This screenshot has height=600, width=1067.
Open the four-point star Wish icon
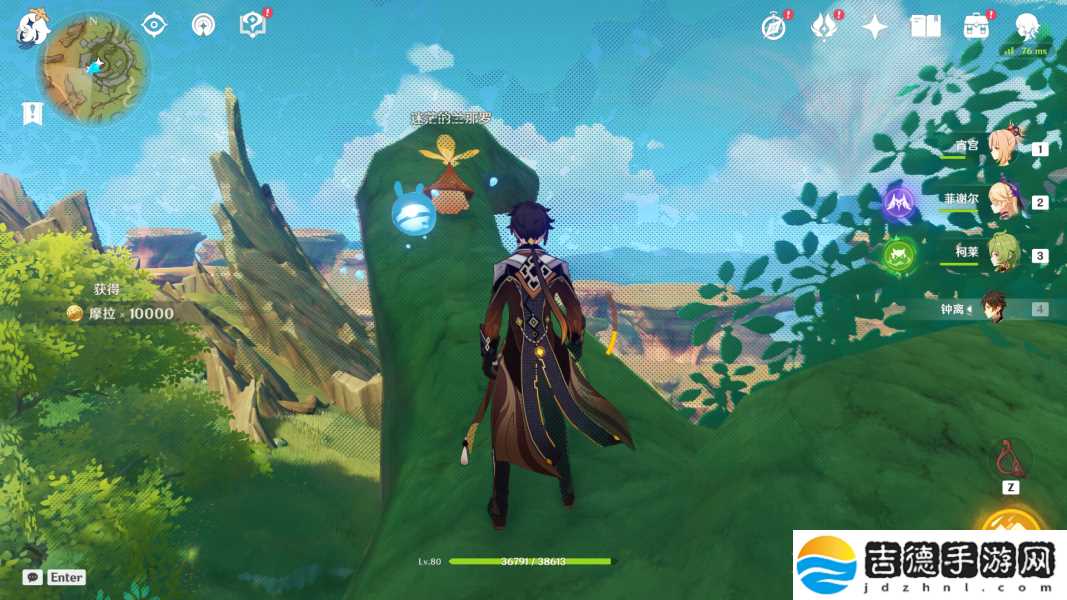pos(875,27)
